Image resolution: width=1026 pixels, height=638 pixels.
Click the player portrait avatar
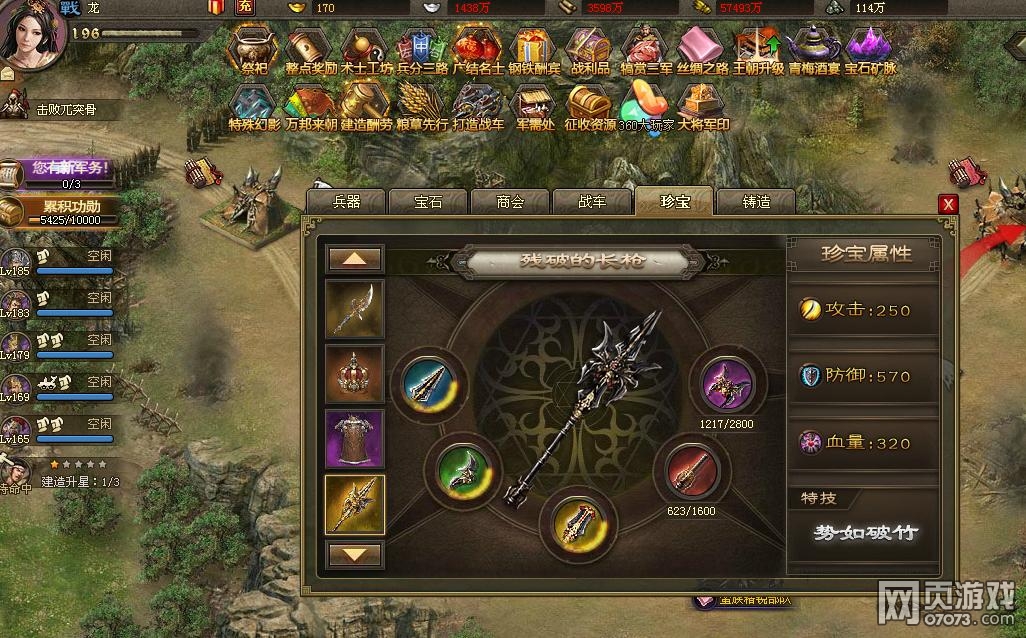tap(35, 32)
